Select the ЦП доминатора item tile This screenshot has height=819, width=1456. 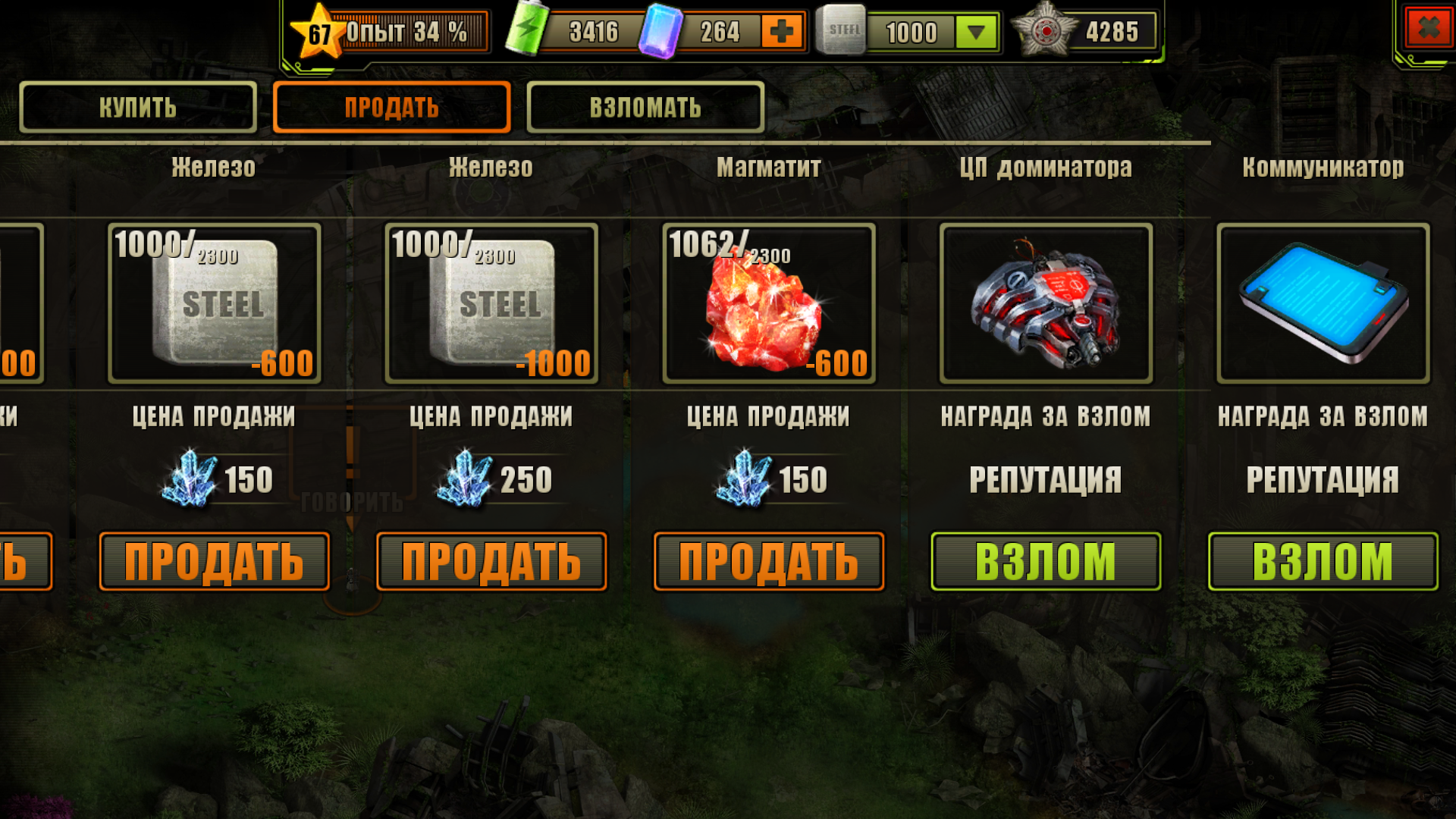[x=1046, y=303]
